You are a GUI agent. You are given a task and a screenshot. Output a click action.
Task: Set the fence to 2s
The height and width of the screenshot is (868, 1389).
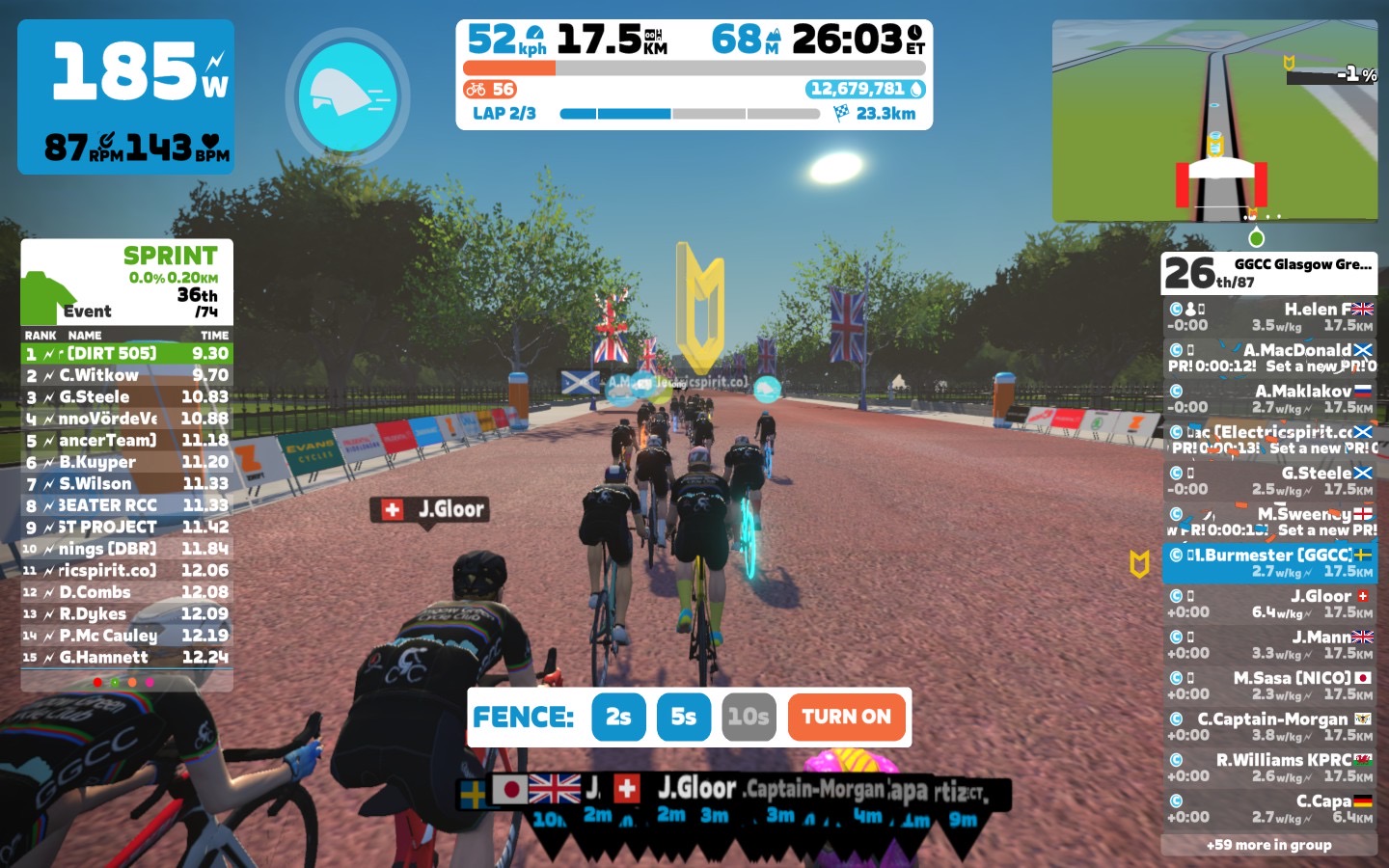click(x=618, y=717)
